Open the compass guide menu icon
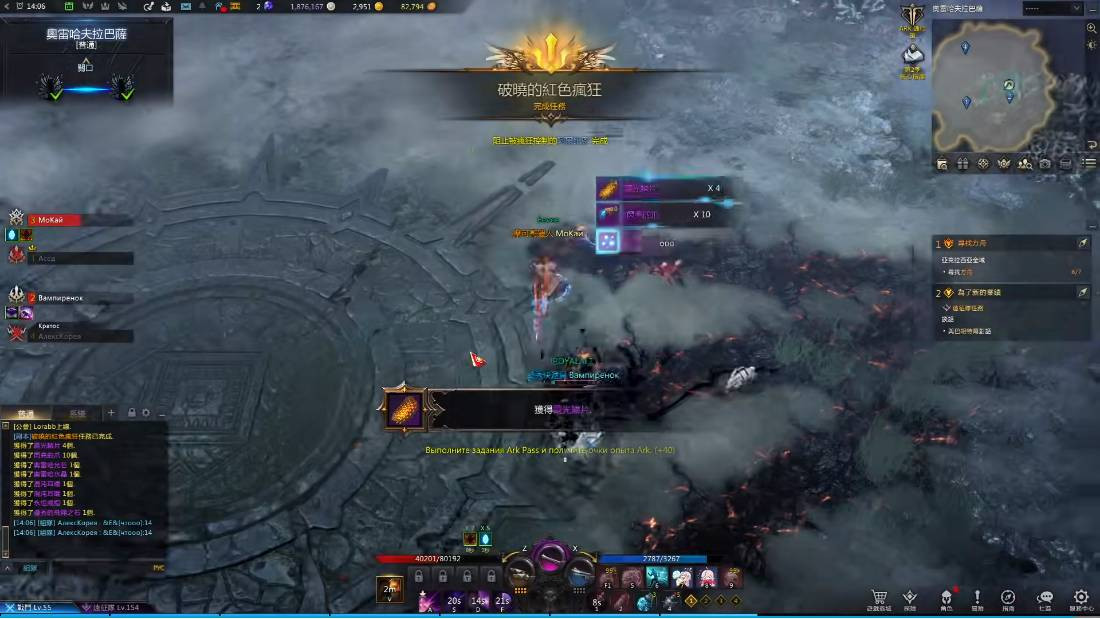The height and width of the screenshot is (619, 1100). (1008, 597)
